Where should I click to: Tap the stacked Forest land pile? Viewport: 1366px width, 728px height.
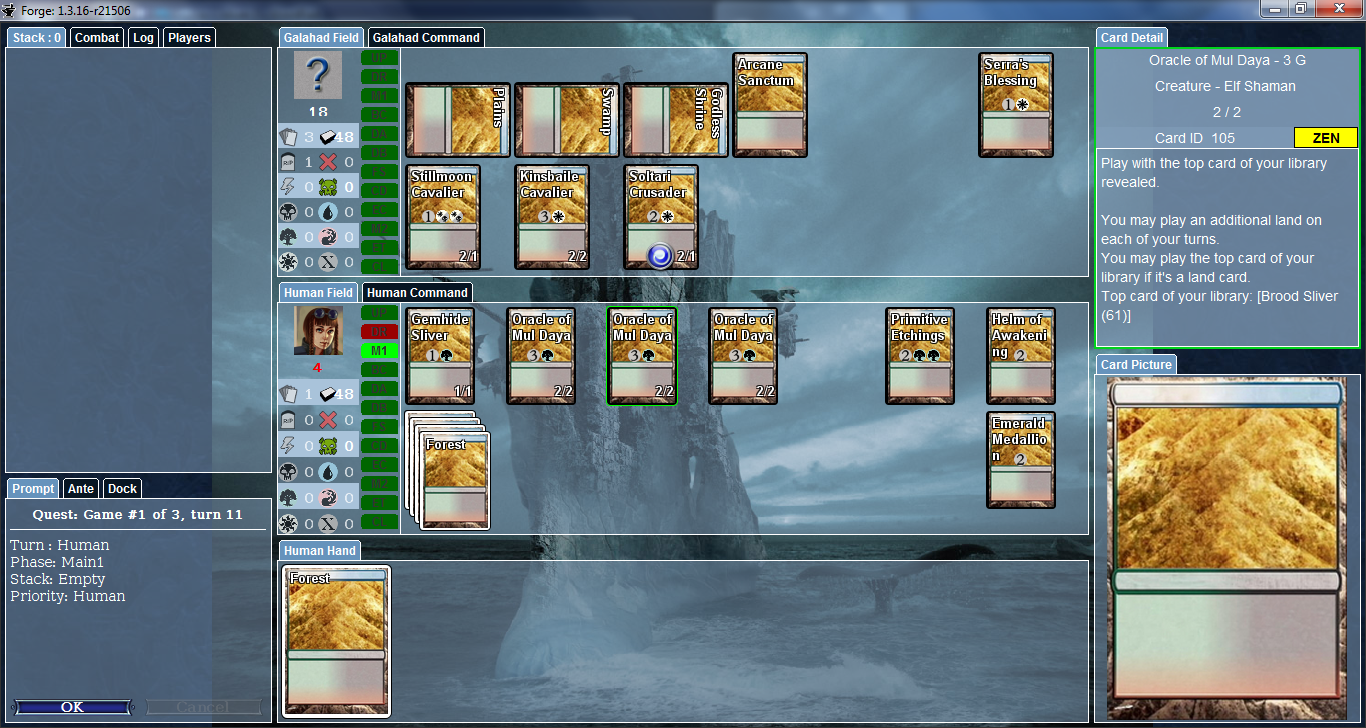[456, 480]
